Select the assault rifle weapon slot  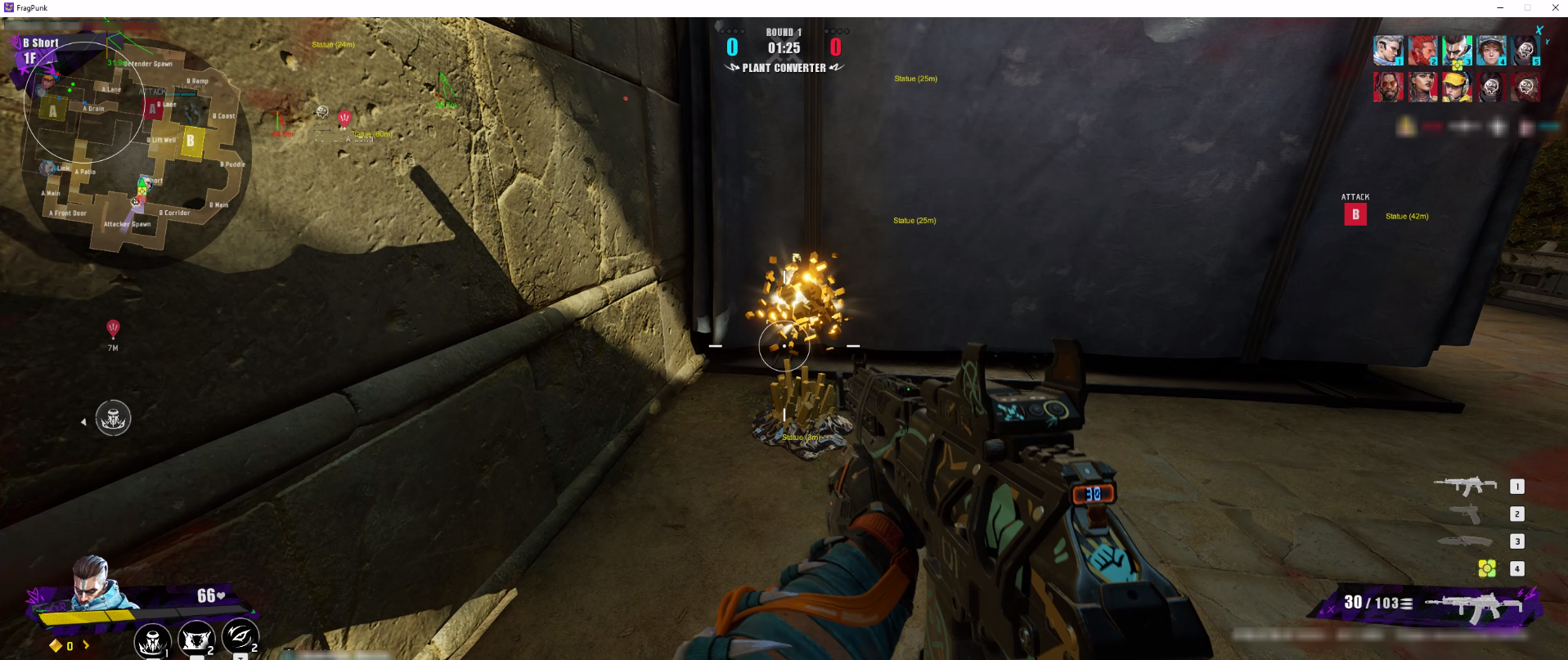[x=1466, y=487]
